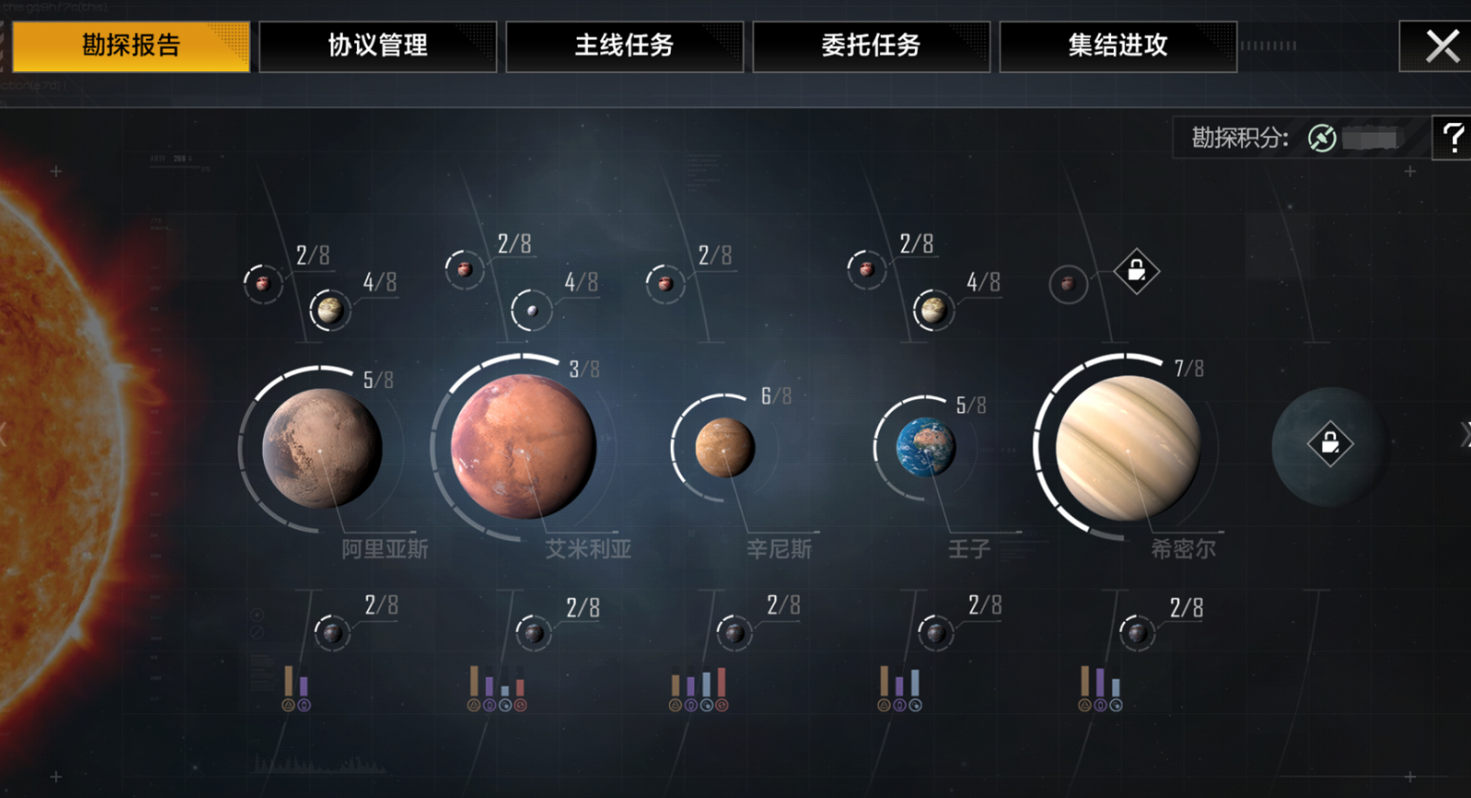Switch to the 委托任务 tab

pyautogui.click(x=872, y=45)
